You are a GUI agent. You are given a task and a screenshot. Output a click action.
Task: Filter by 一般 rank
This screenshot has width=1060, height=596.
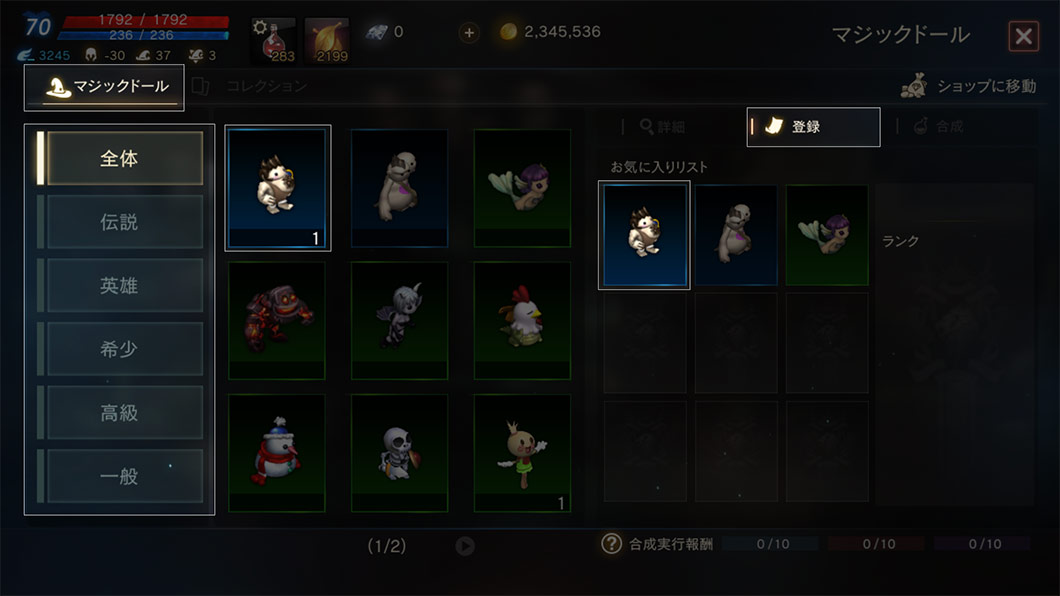point(120,476)
